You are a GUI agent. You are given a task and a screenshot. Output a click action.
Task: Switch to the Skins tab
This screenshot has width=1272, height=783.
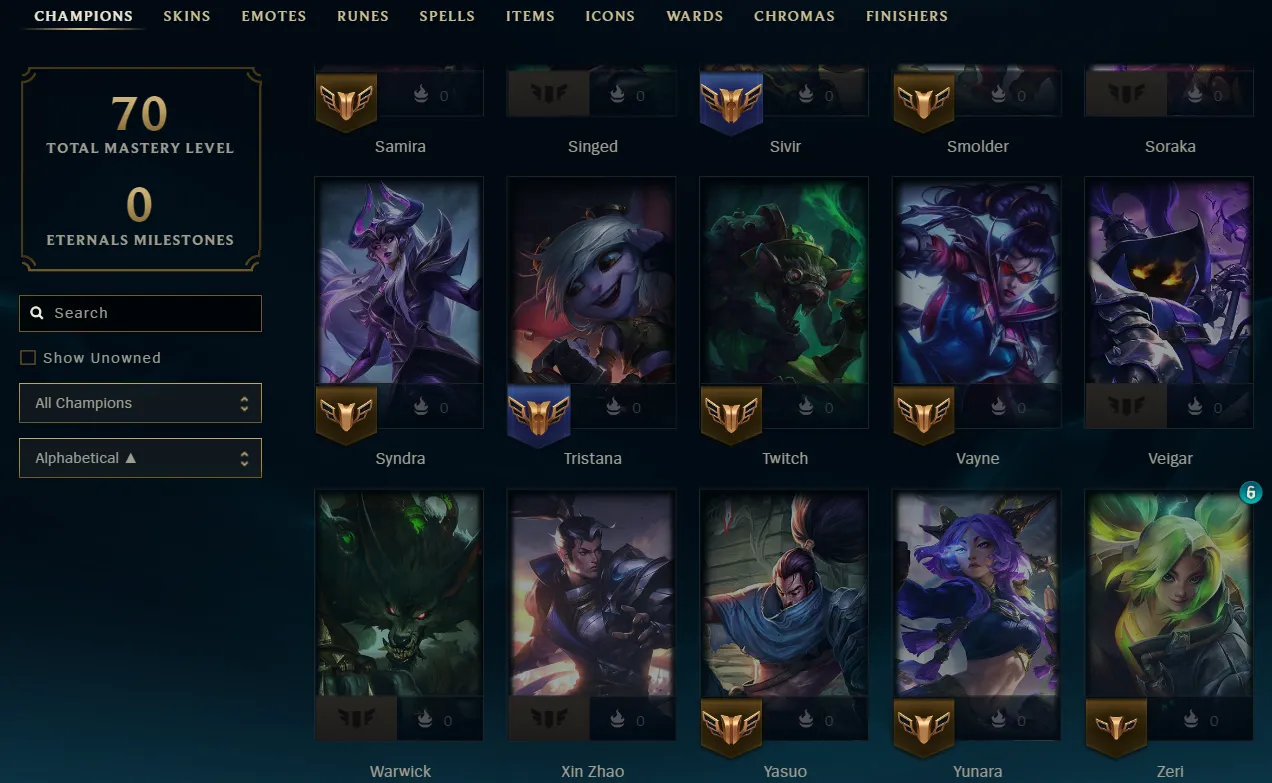pyautogui.click(x=186, y=16)
